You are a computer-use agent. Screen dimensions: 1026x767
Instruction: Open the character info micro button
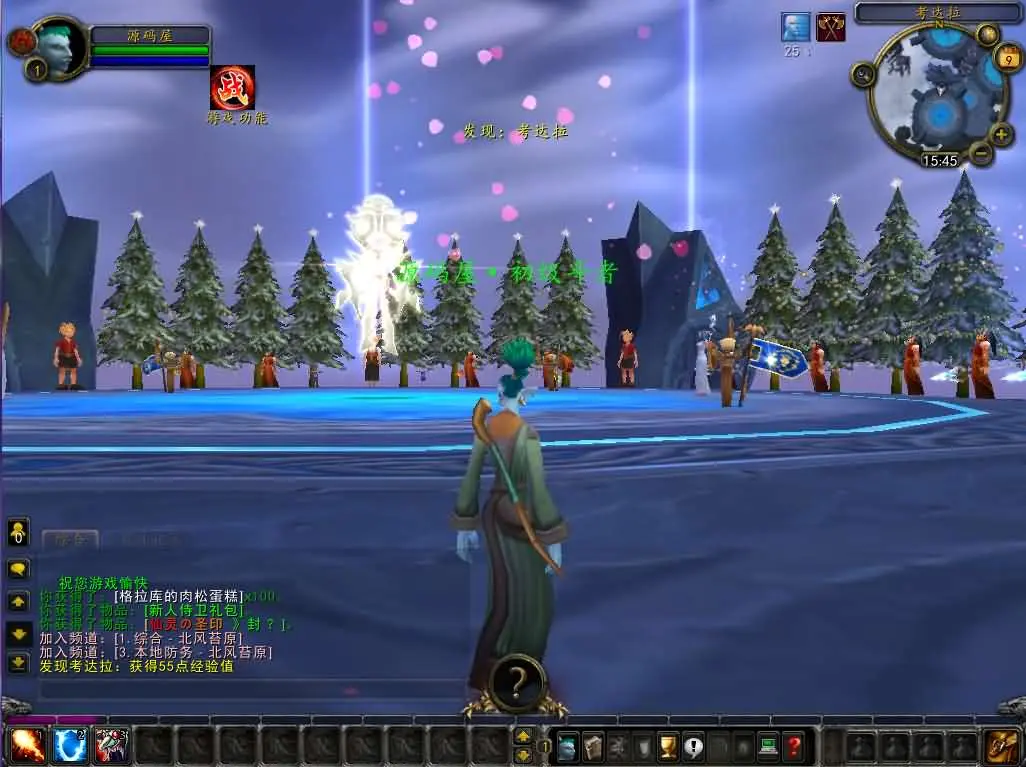[568, 746]
